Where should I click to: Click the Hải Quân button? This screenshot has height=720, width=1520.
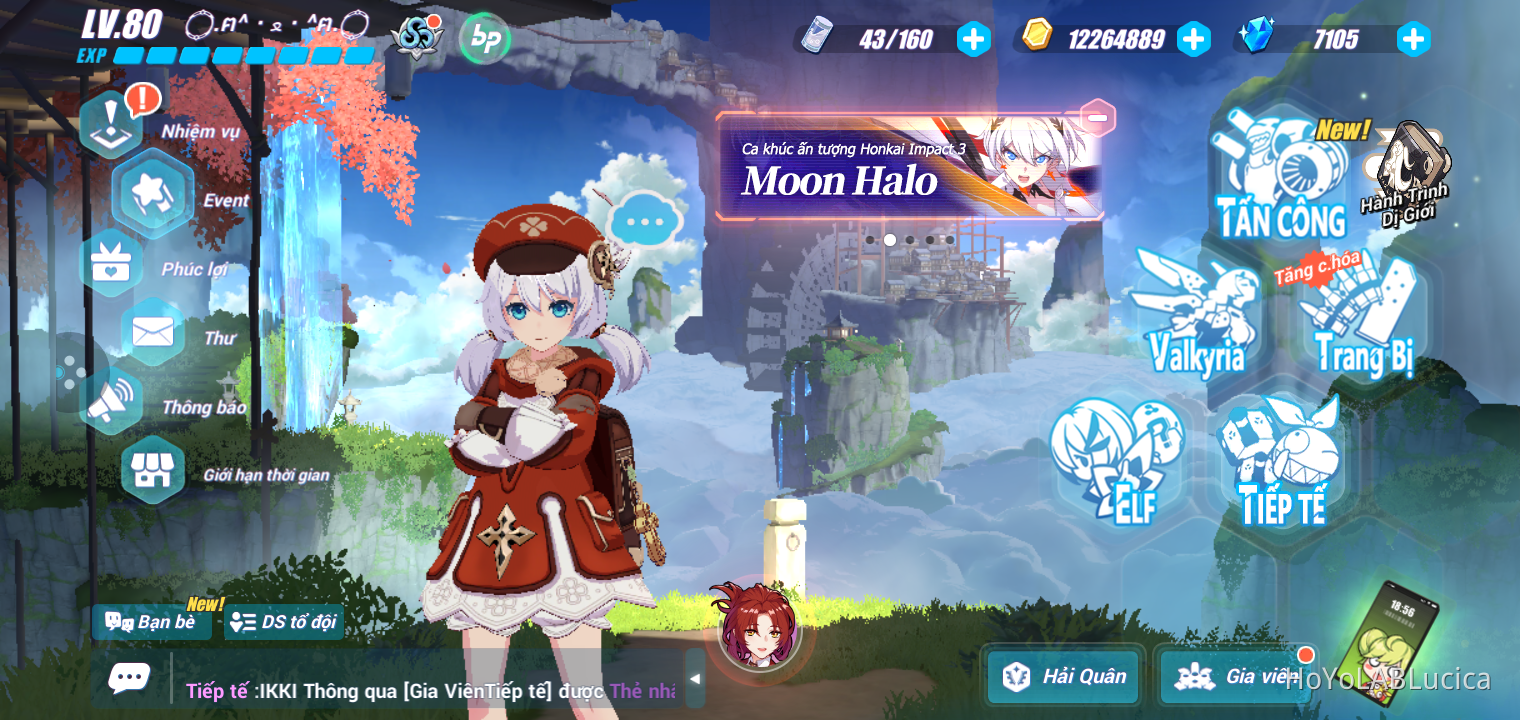(1062, 677)
